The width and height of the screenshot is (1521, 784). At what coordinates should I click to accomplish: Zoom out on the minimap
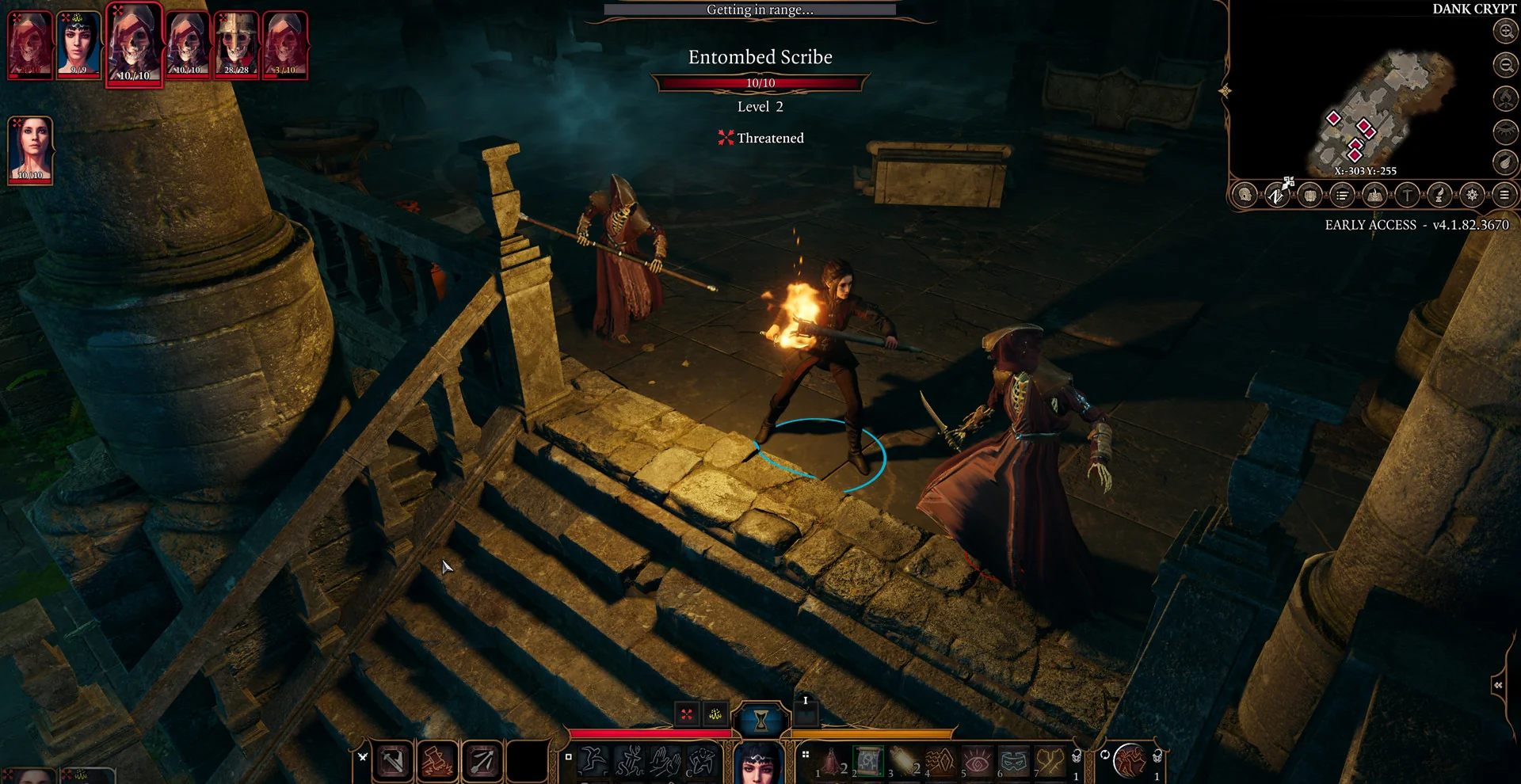pyautogui.click(x=1505, y=64)
